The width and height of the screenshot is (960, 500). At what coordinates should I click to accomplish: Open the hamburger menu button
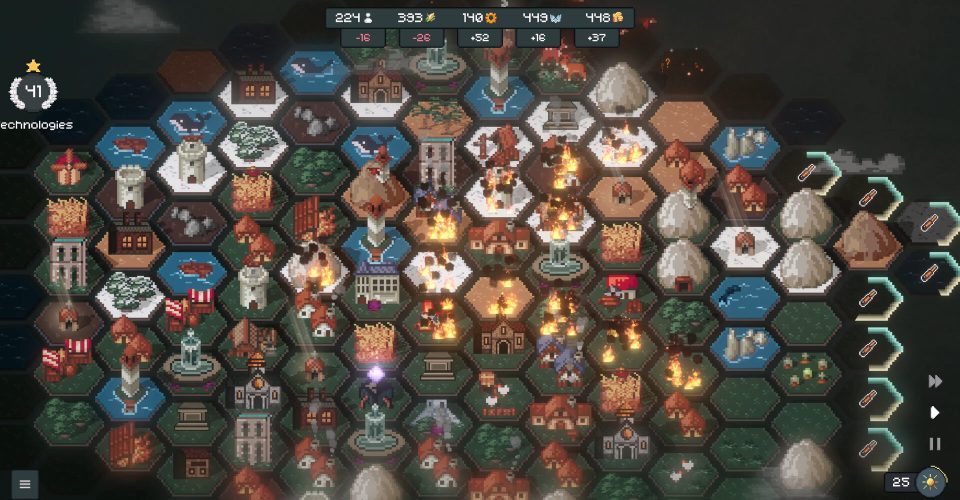[25, 484]
